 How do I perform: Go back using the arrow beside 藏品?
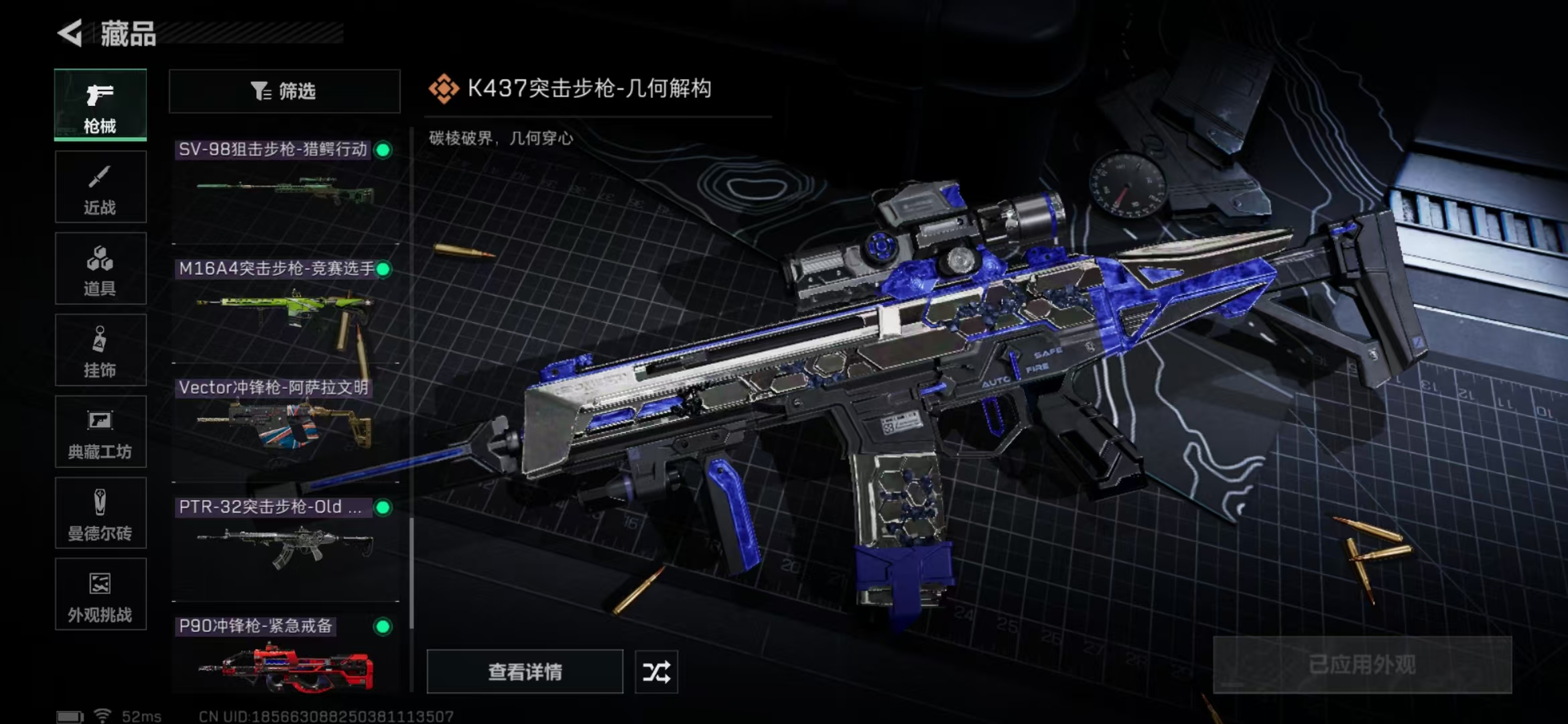(x=70, y=33)
